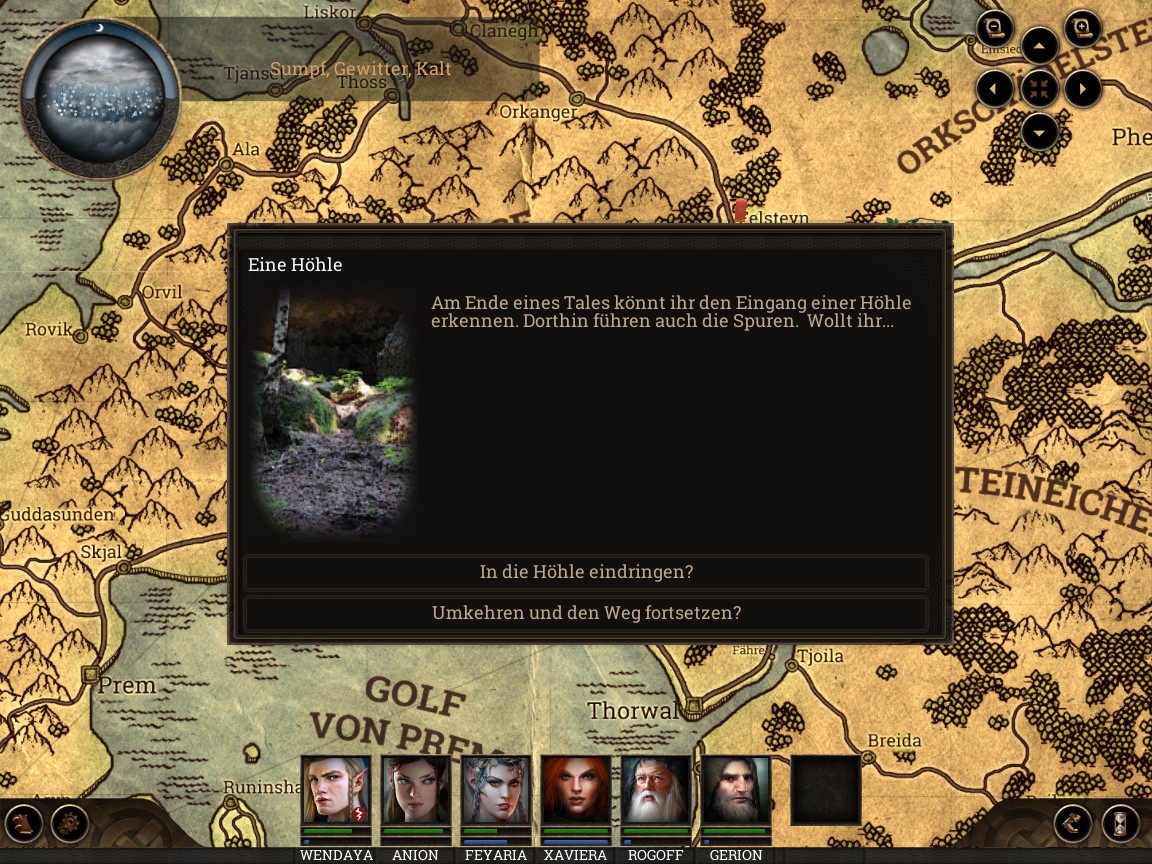Choose 'In die Höhle eindringen?' option
The image size is (1152, 864).
[x=586, y=572]
